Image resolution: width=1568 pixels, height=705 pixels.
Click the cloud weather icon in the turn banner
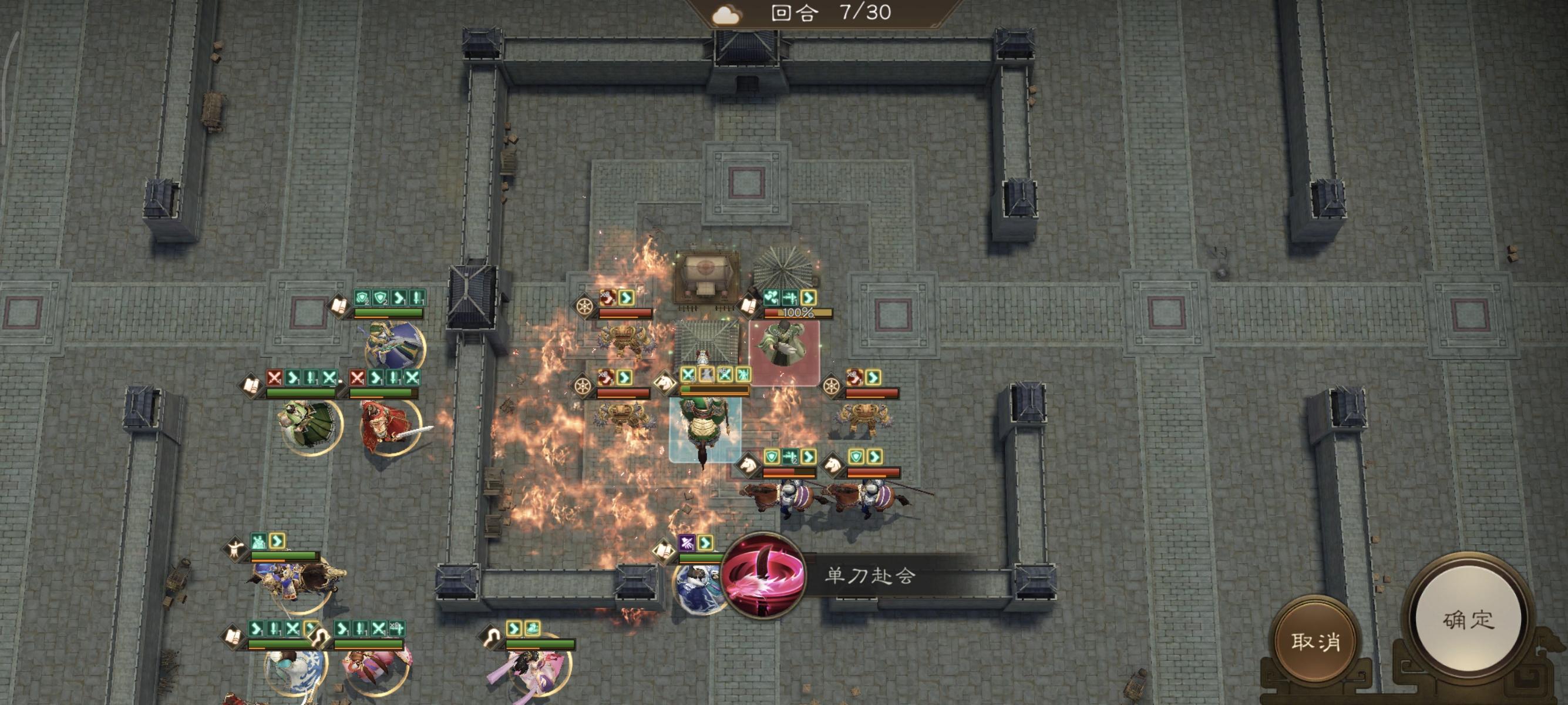(725, 14)
